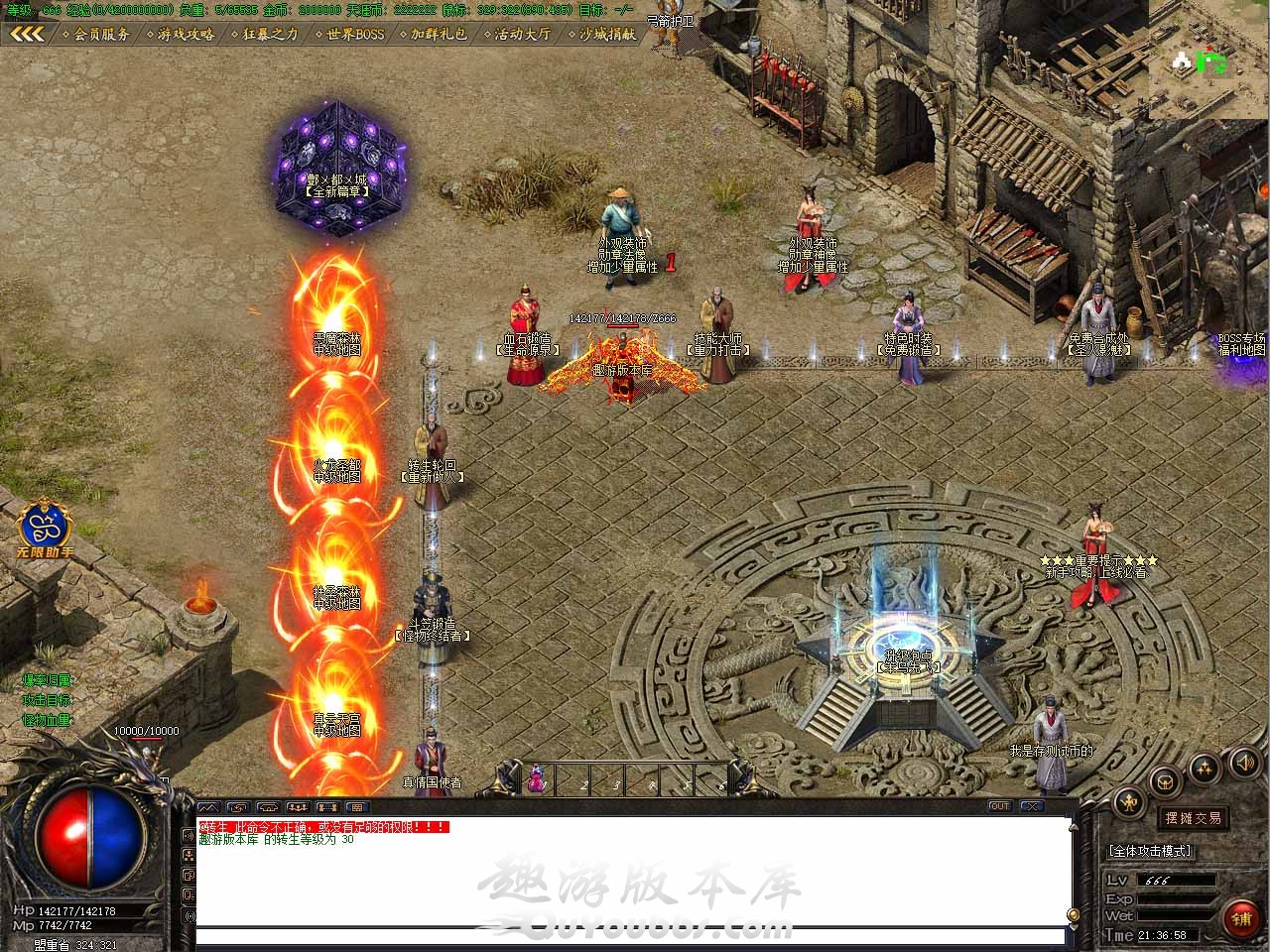Open the bag with the chest icon
Viewport: 1270px width, 952px height.
tap(1167, 780)
